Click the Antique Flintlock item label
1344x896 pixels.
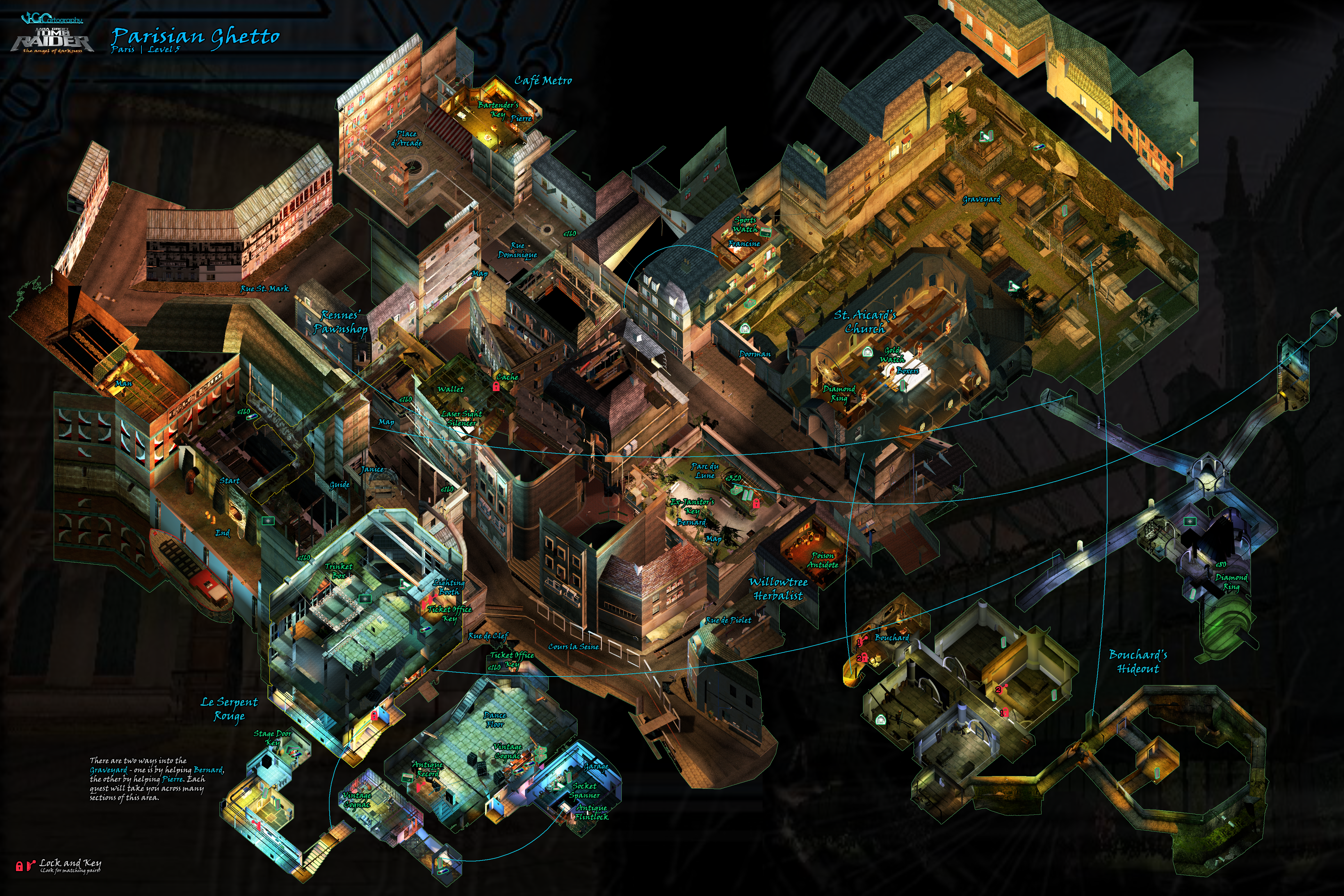(592, 812)
